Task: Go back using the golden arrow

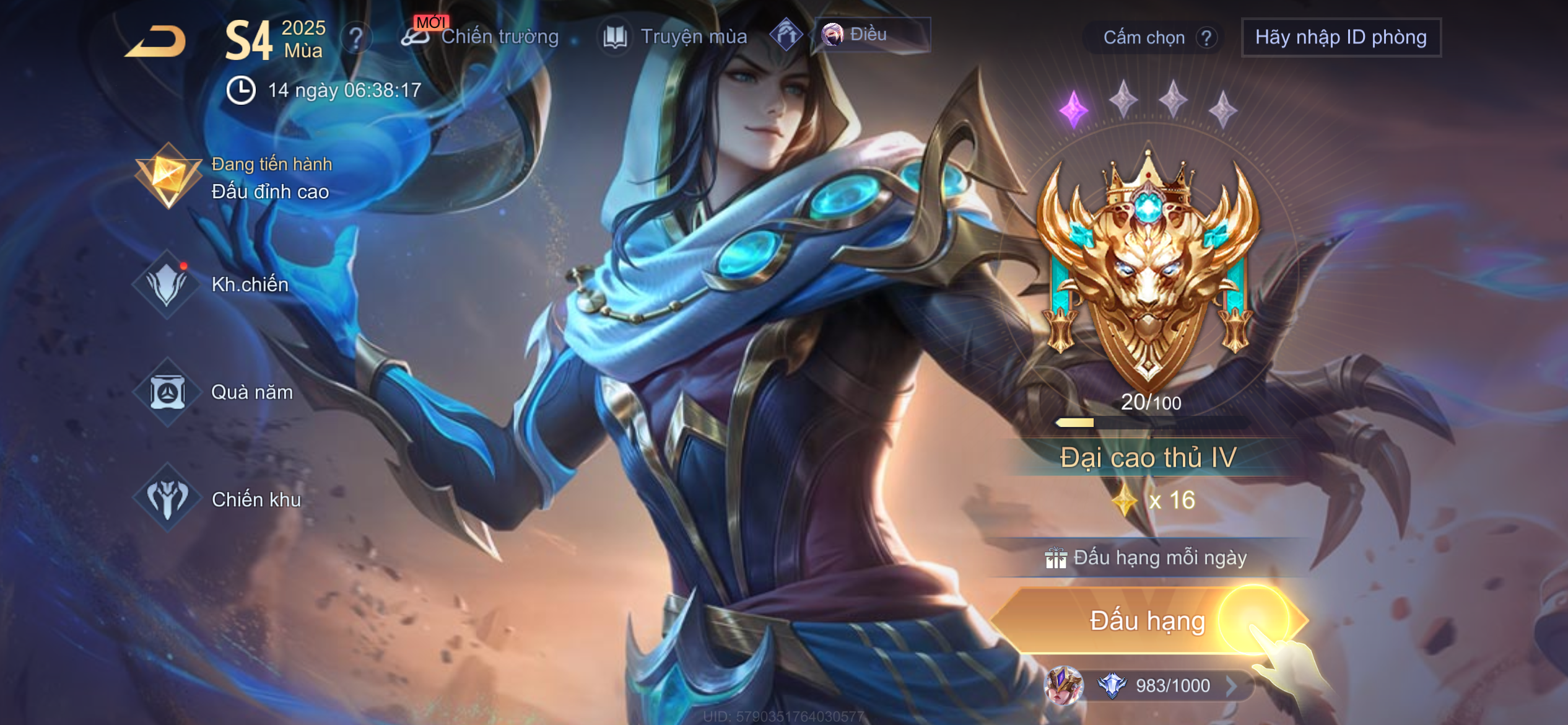Action: [156, 41]
